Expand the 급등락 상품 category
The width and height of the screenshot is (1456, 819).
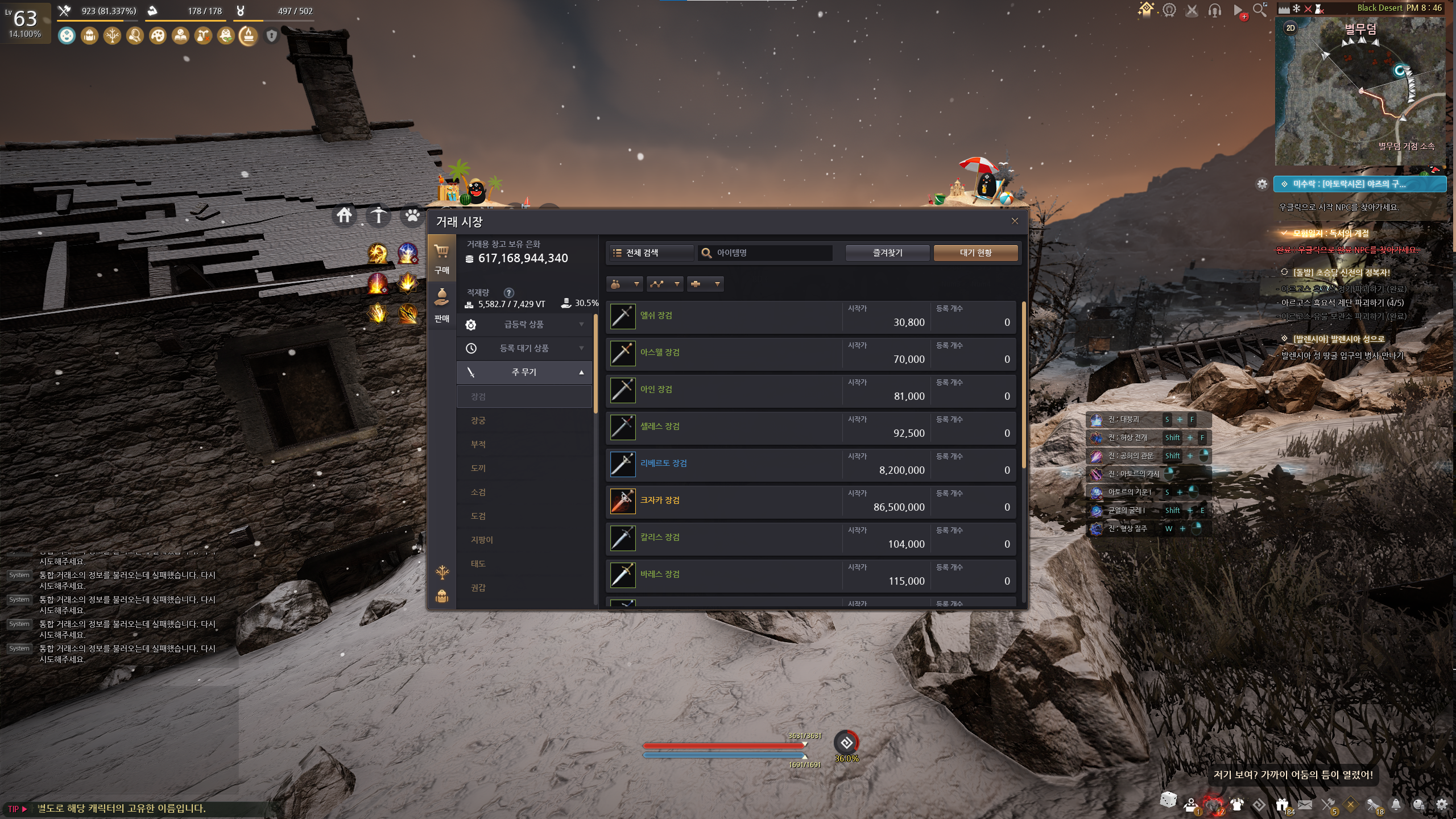[524, 324]
